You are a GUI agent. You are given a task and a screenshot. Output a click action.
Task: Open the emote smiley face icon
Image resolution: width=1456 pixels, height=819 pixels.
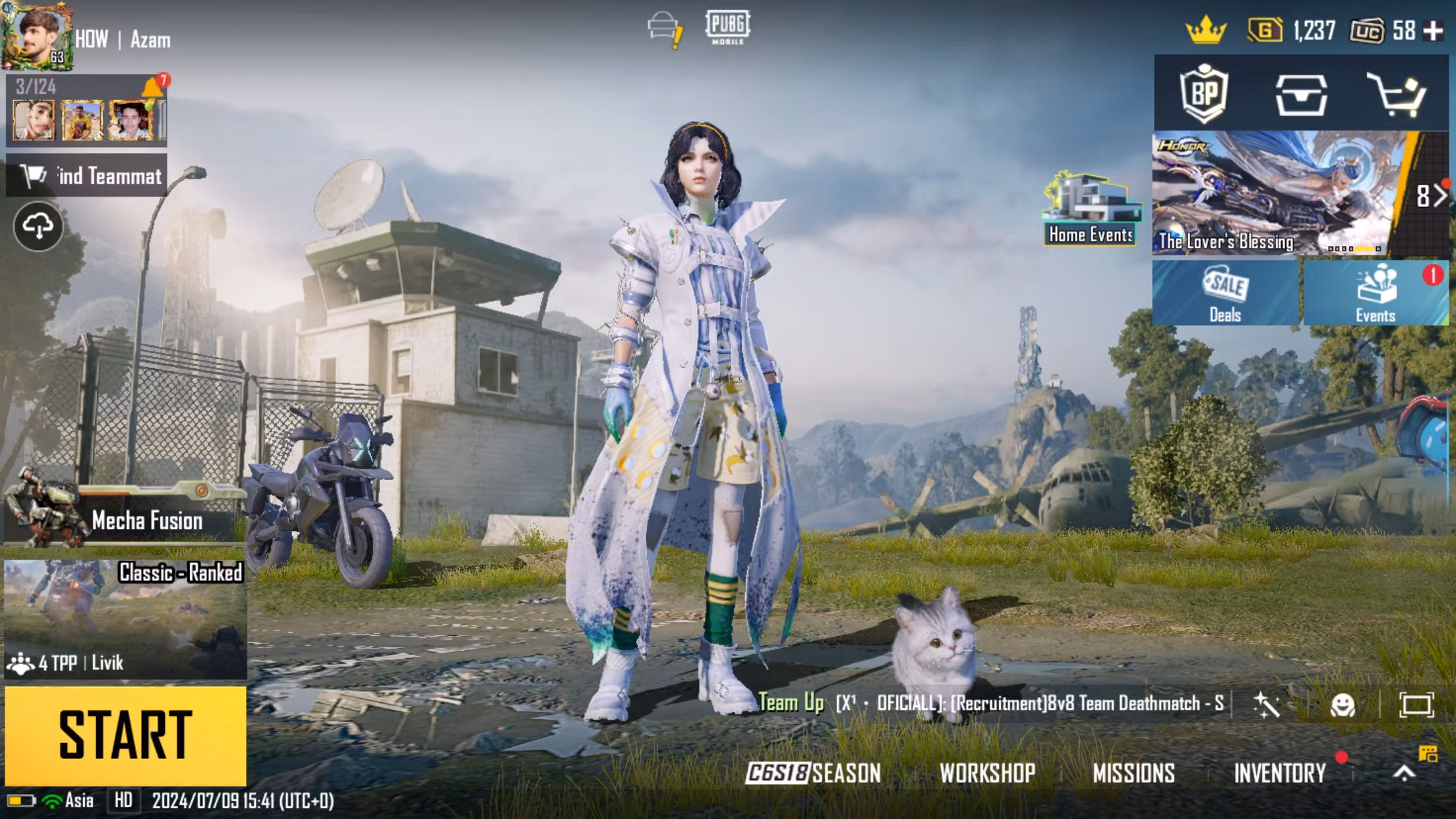coord(1343,705)
